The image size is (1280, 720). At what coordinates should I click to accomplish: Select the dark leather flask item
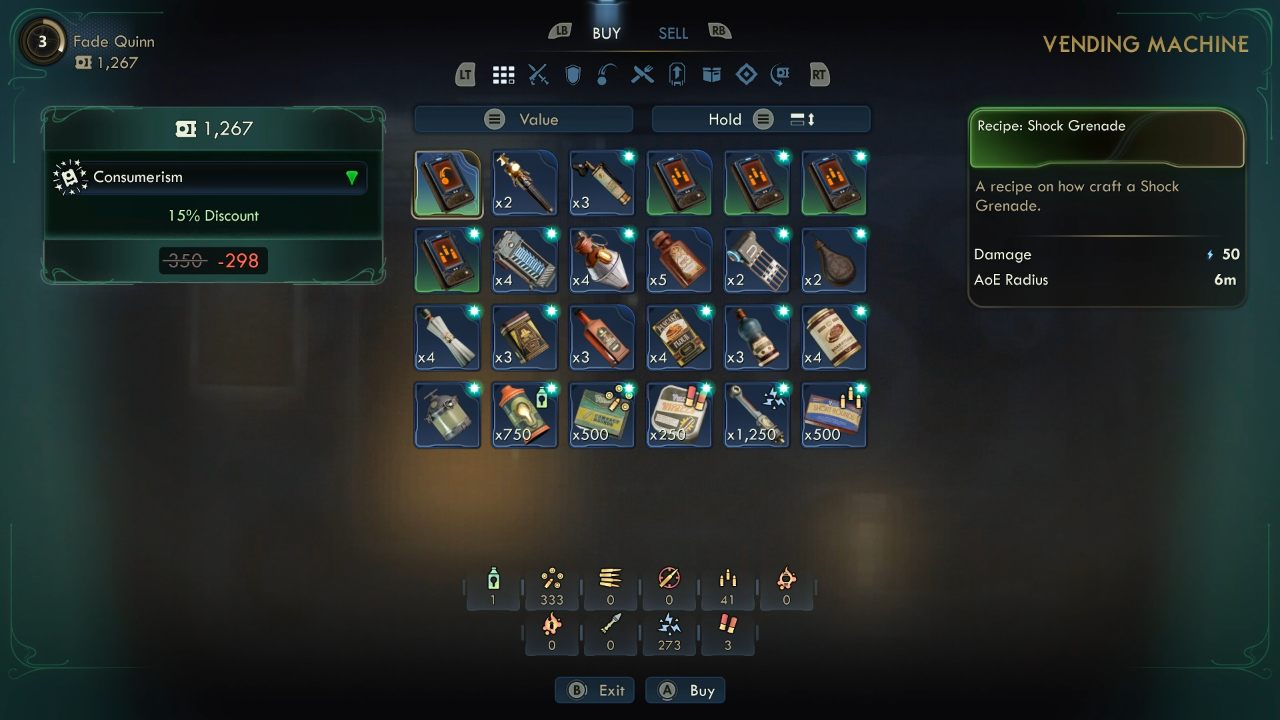tap(834, 260)
